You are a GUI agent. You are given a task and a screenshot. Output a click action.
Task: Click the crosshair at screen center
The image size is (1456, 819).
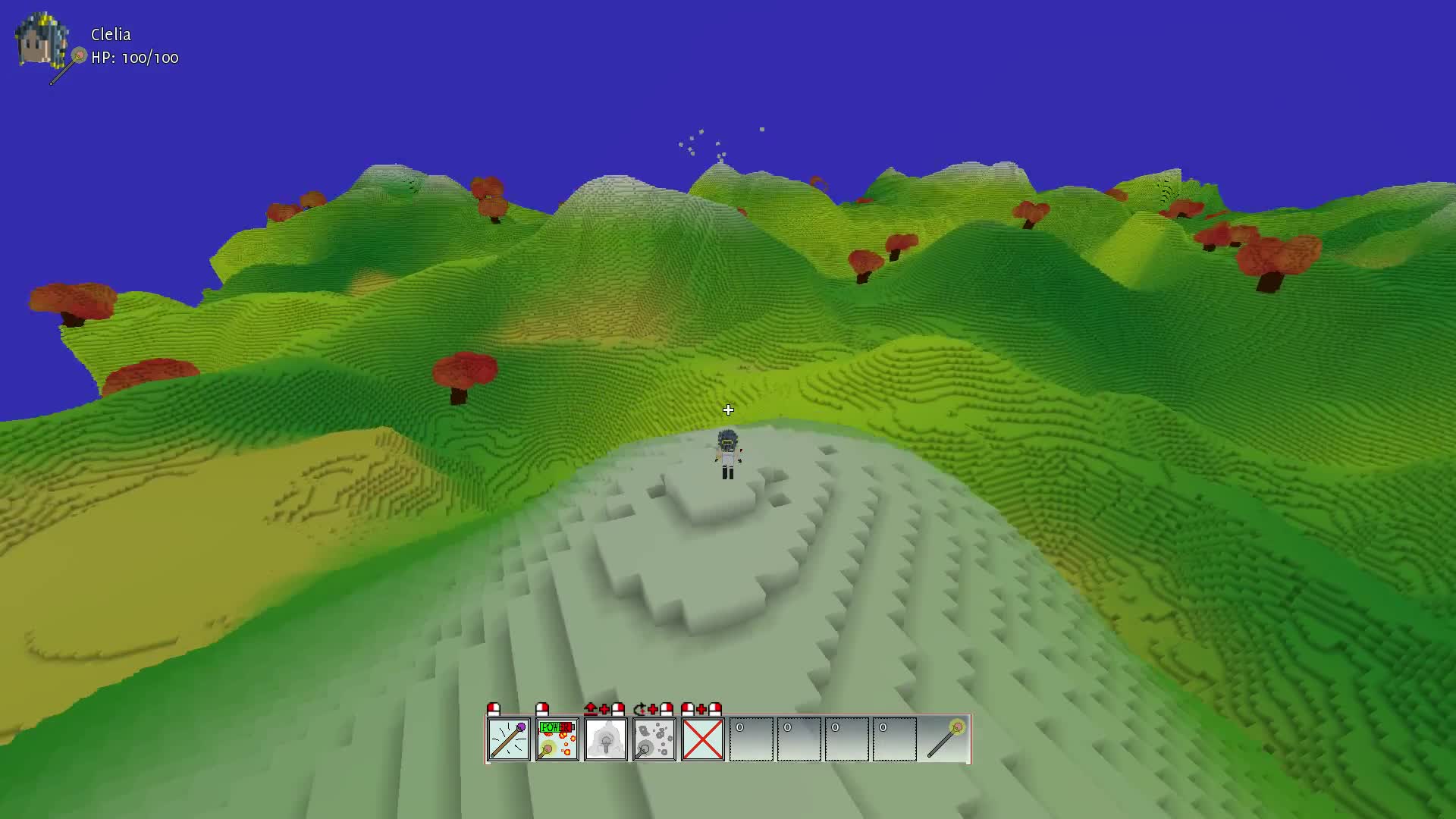[x=728, y=409]
